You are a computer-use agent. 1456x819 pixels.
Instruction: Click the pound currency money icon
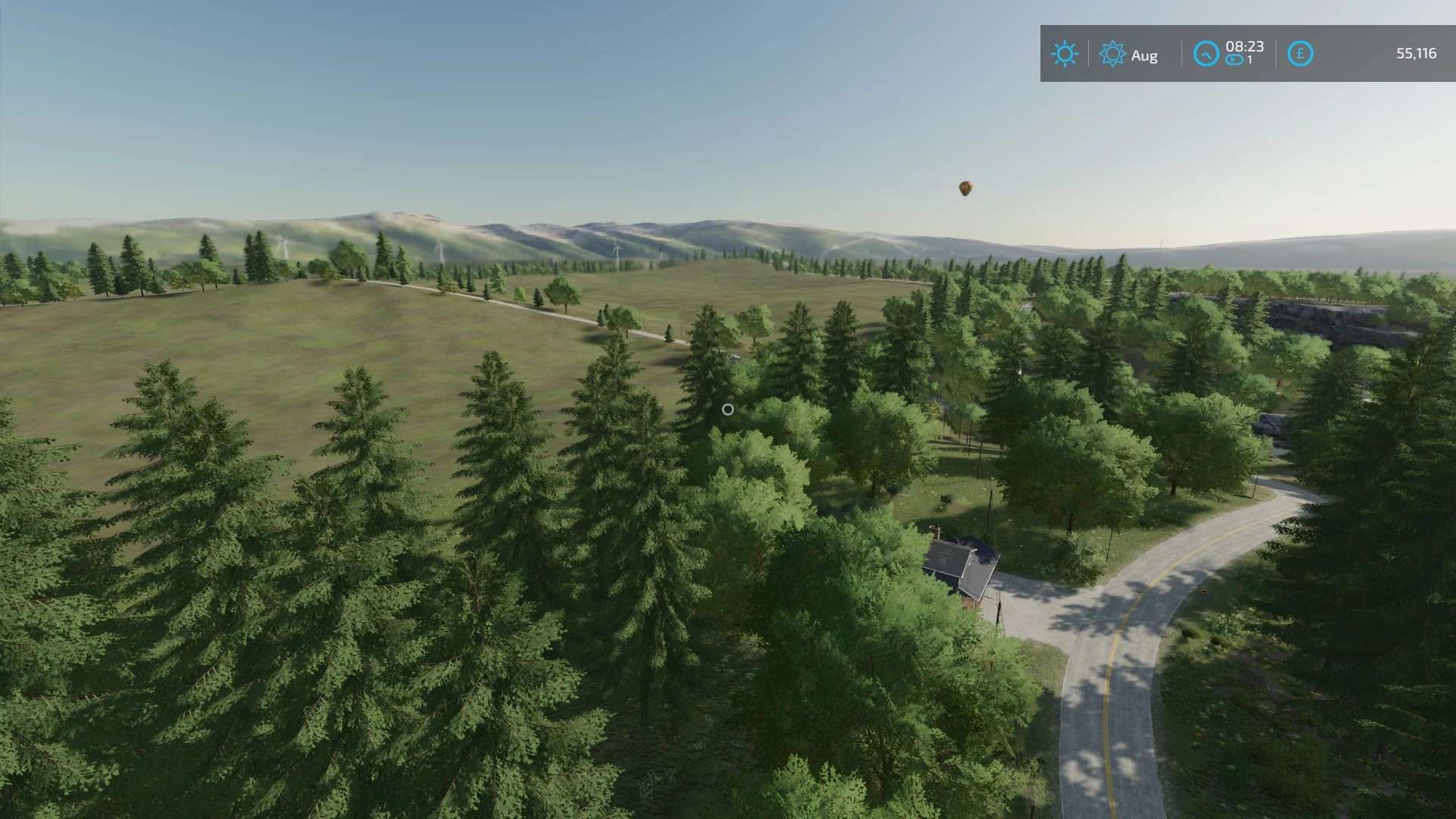tap(1300, 54)
